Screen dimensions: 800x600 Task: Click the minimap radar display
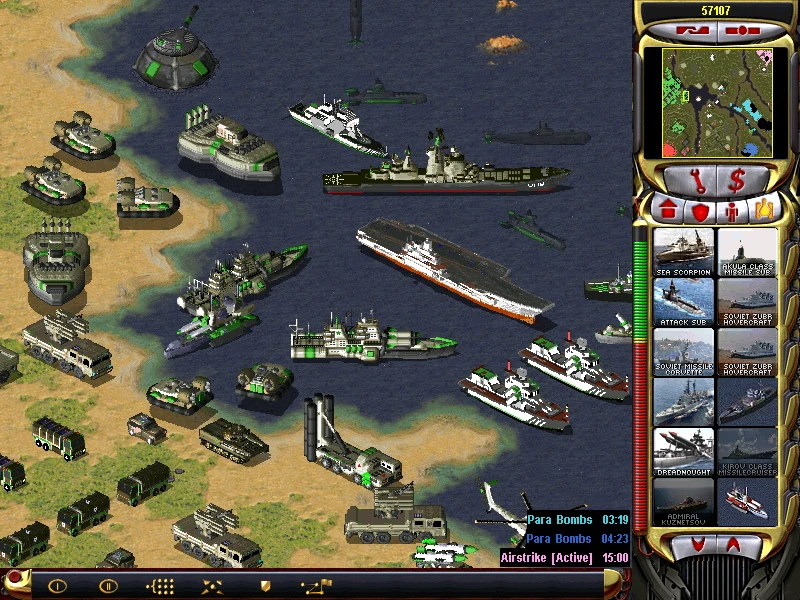tap(716, 102)
